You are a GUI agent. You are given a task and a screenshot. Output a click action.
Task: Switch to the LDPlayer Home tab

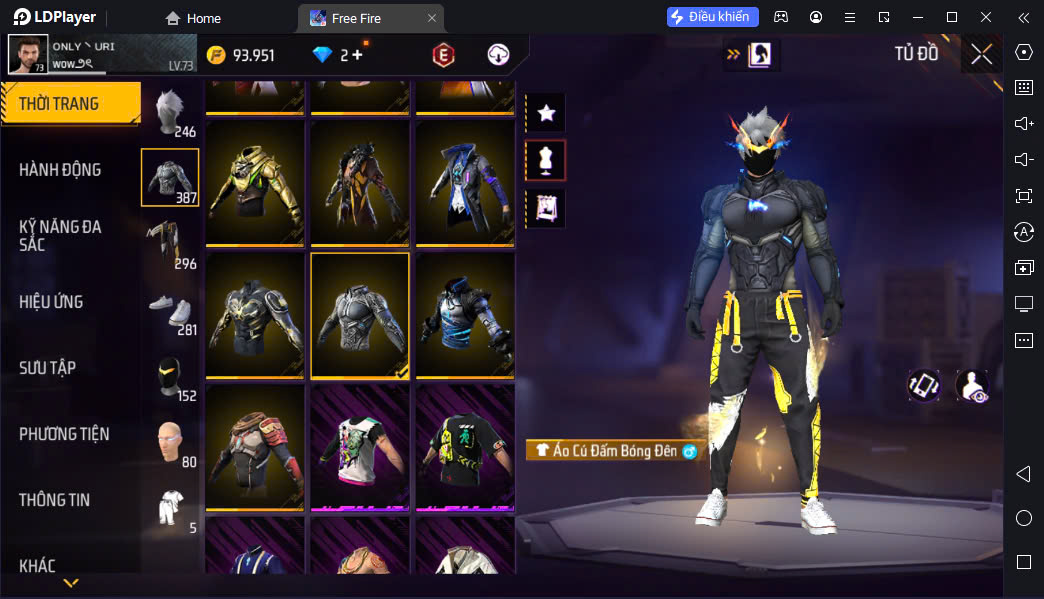(x=193, y=18)
